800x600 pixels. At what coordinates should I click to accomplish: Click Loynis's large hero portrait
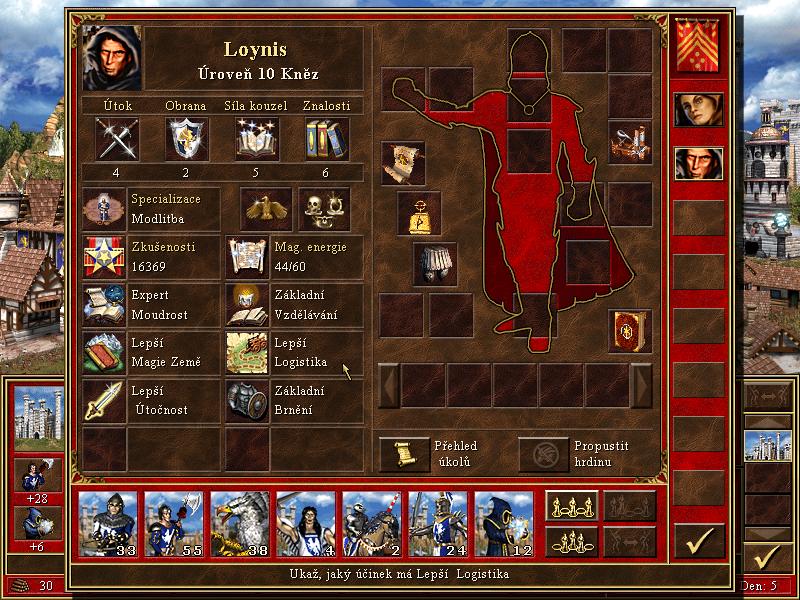click(x=112, y=59)
